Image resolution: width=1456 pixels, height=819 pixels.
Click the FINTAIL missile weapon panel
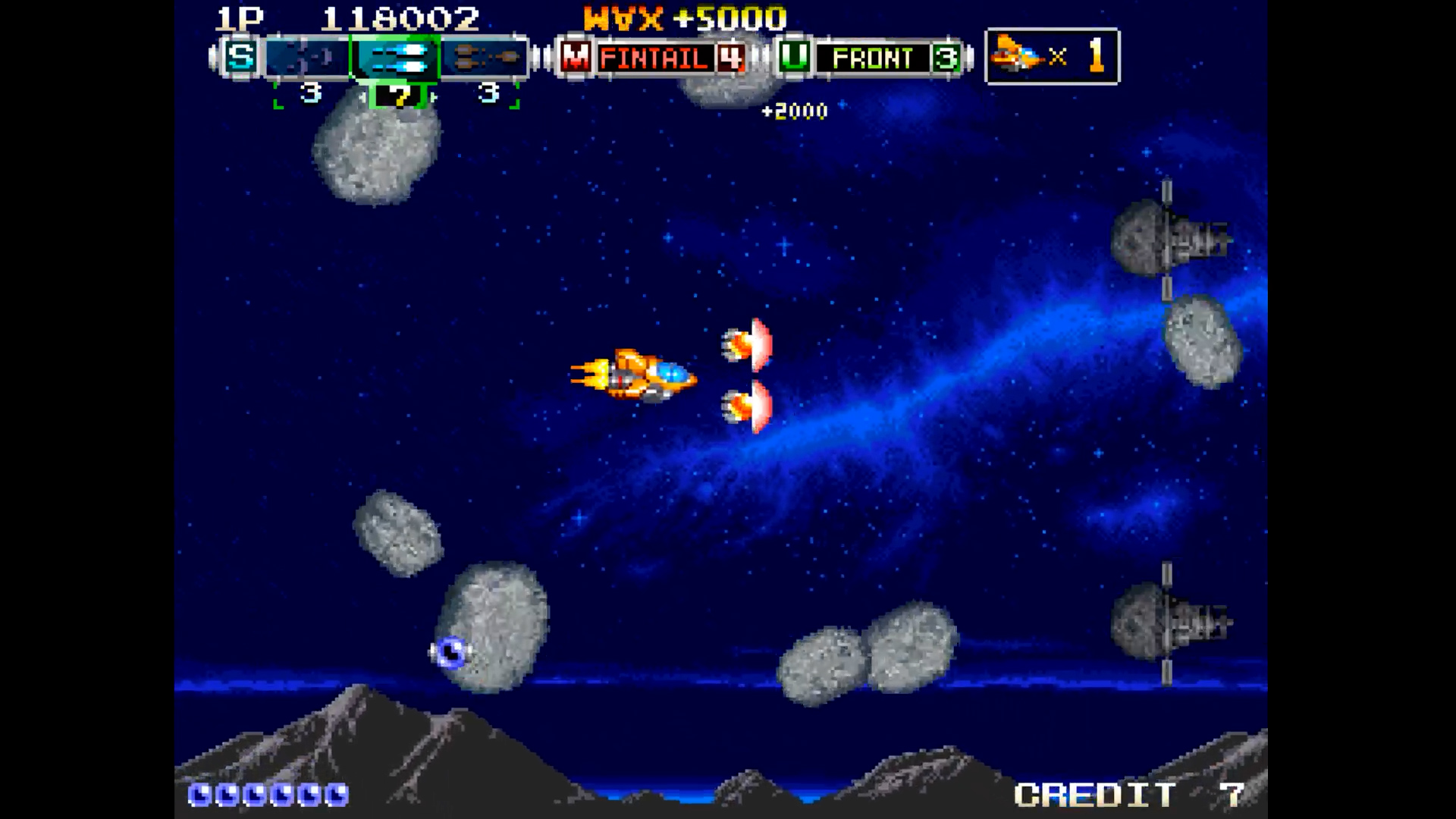click(x=655, y=58)
